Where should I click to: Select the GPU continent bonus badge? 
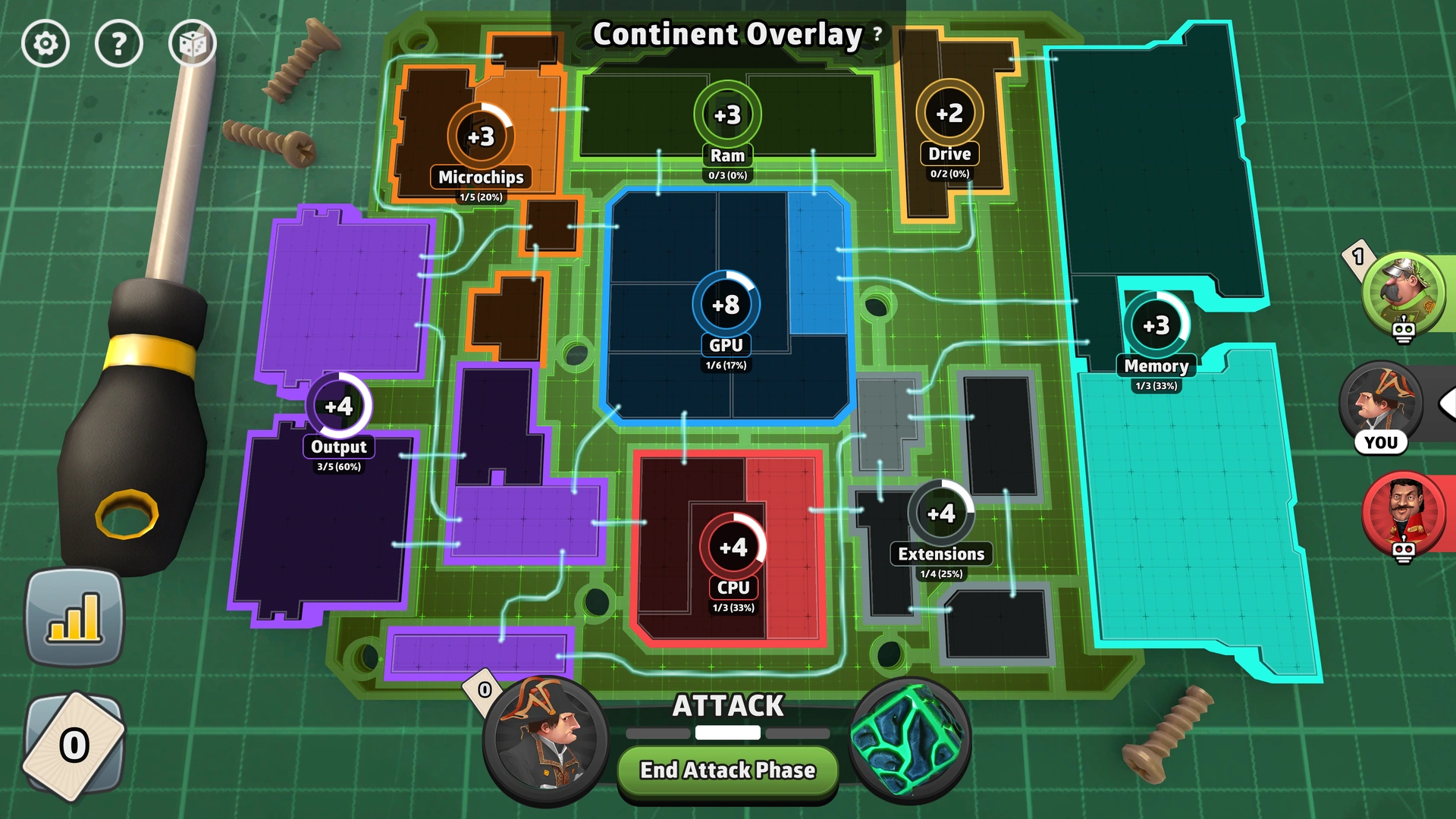tap(726, 303)
